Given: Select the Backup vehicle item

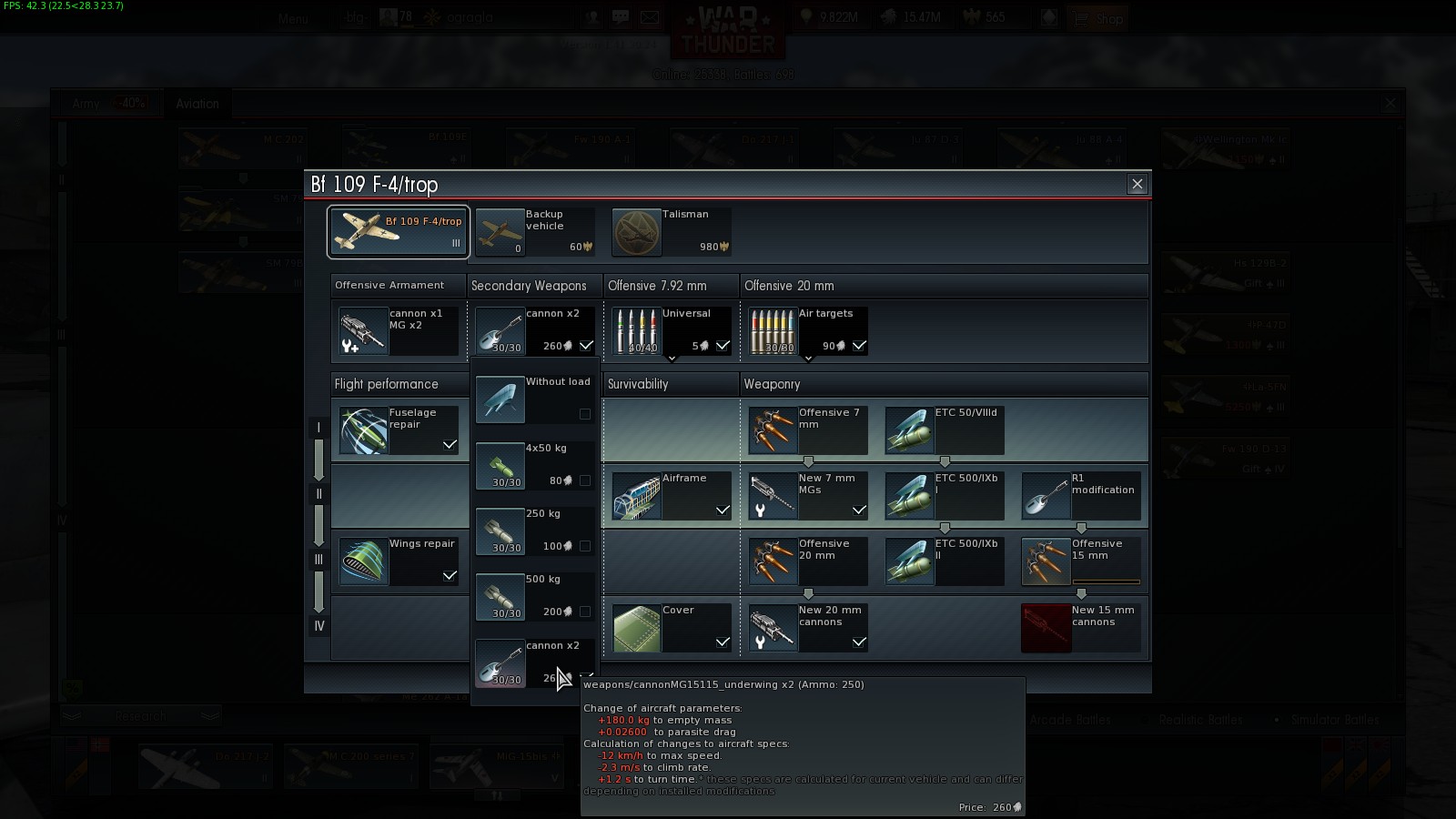Looking at the screenshot, I should coord(534,232).
